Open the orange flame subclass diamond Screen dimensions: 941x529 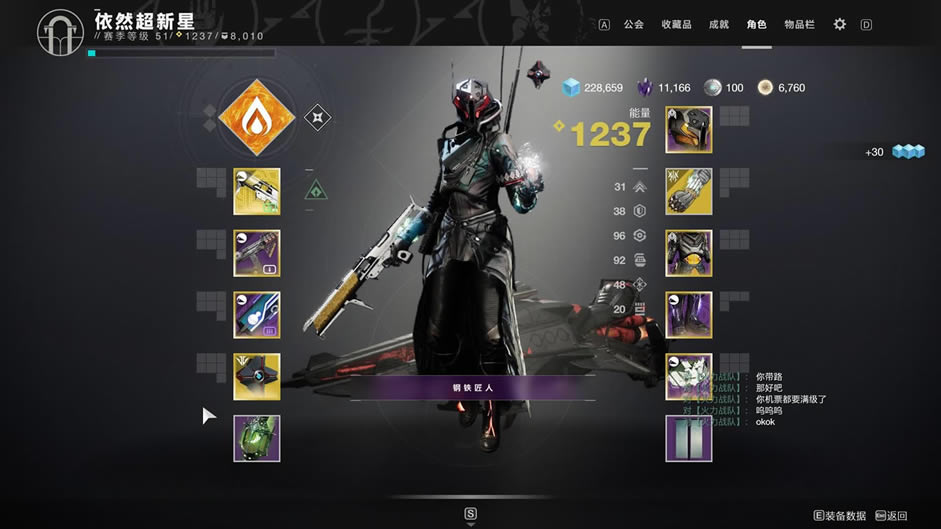click(x=257, y=118)
